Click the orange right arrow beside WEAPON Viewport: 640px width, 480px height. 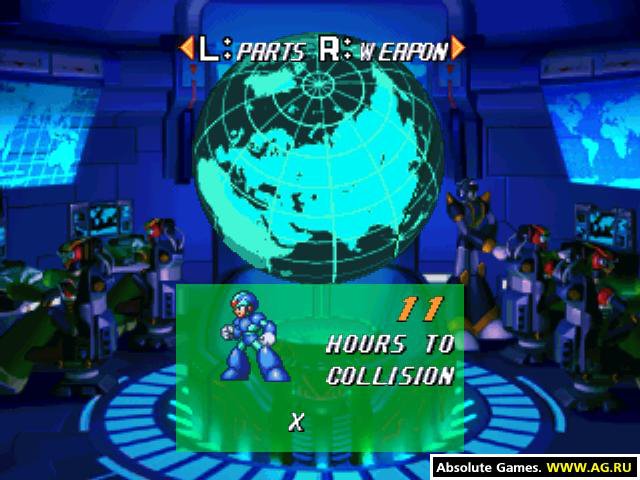(457, 48)
